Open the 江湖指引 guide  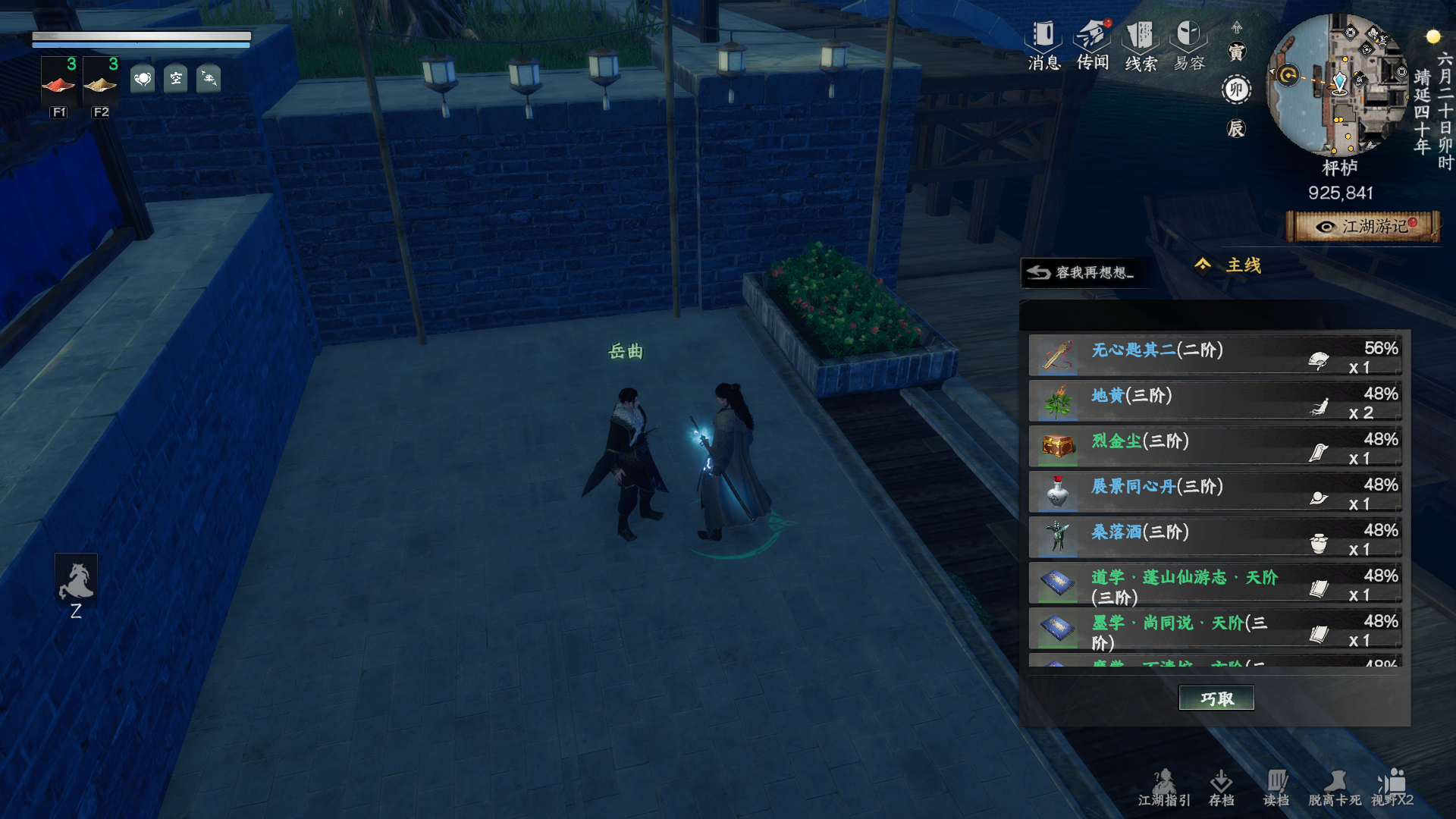click(1164, 788)
